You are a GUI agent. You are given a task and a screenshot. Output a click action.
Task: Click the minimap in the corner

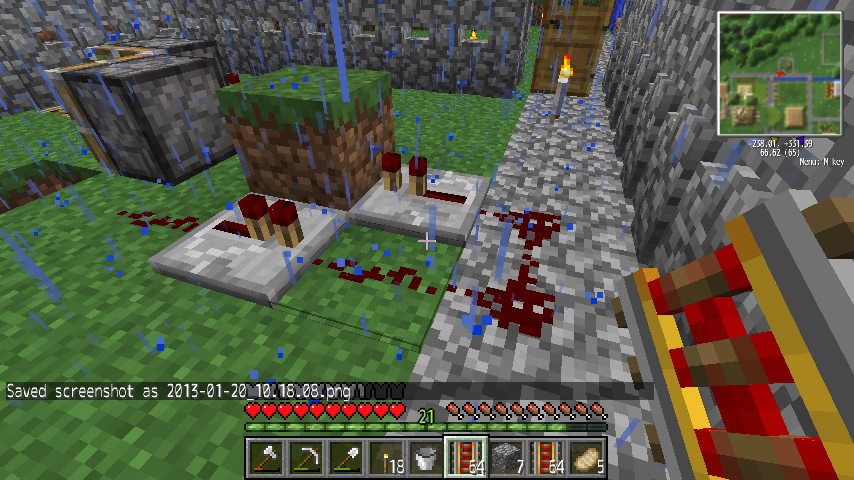(x=780, y=74)
